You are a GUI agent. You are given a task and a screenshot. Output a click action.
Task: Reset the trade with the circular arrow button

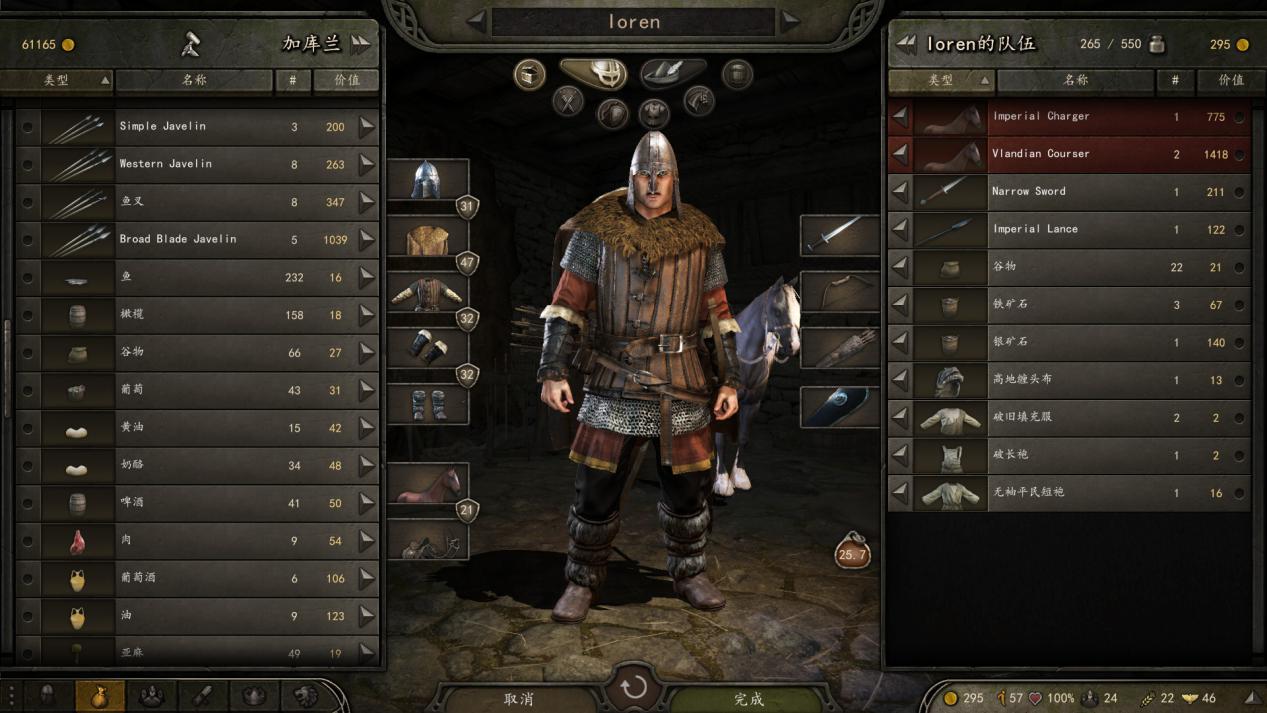633,688
